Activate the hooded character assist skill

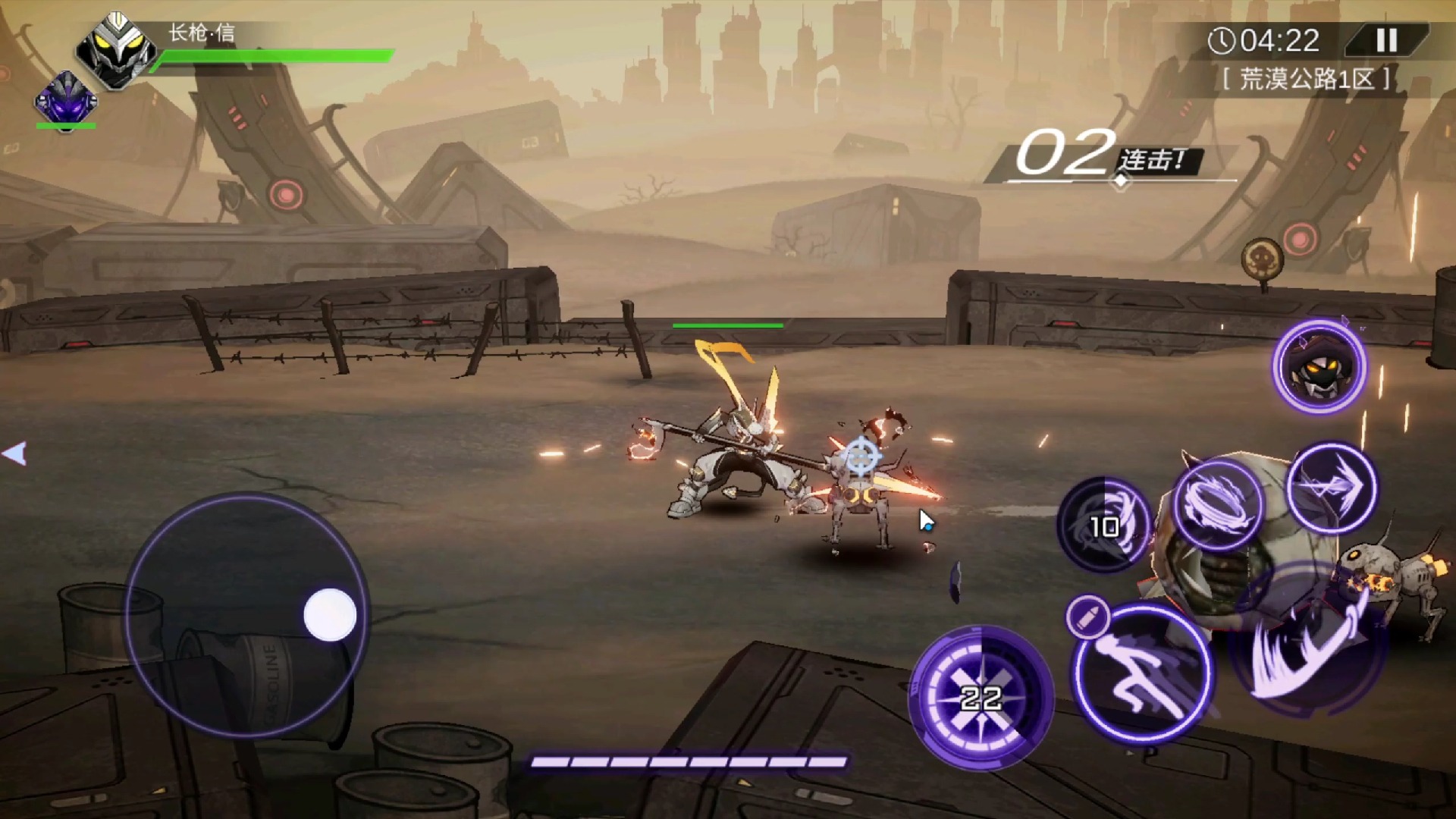click(1319, 367)
